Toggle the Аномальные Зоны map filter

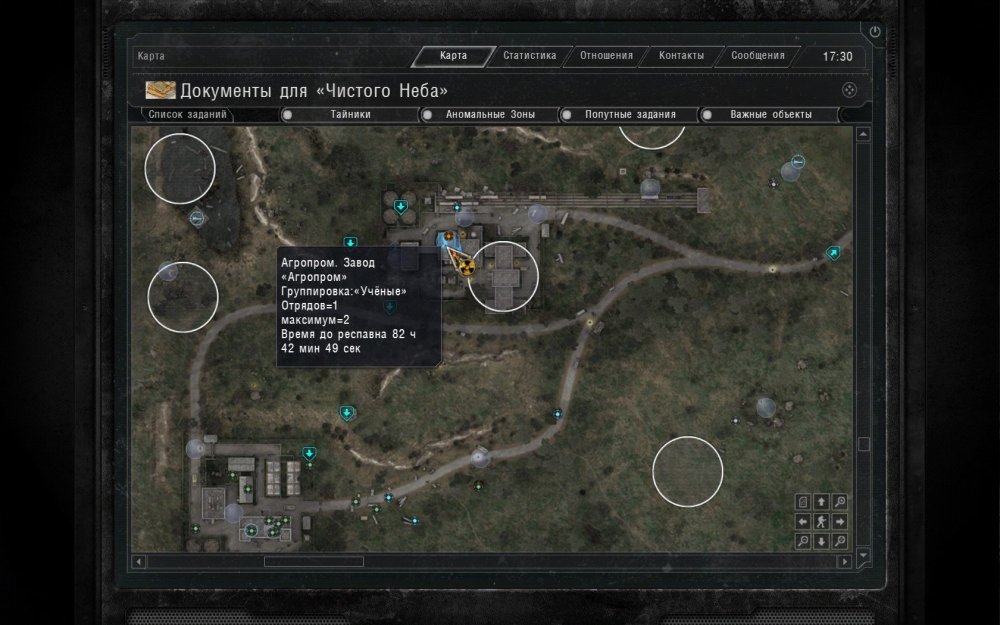pos(490,115)
